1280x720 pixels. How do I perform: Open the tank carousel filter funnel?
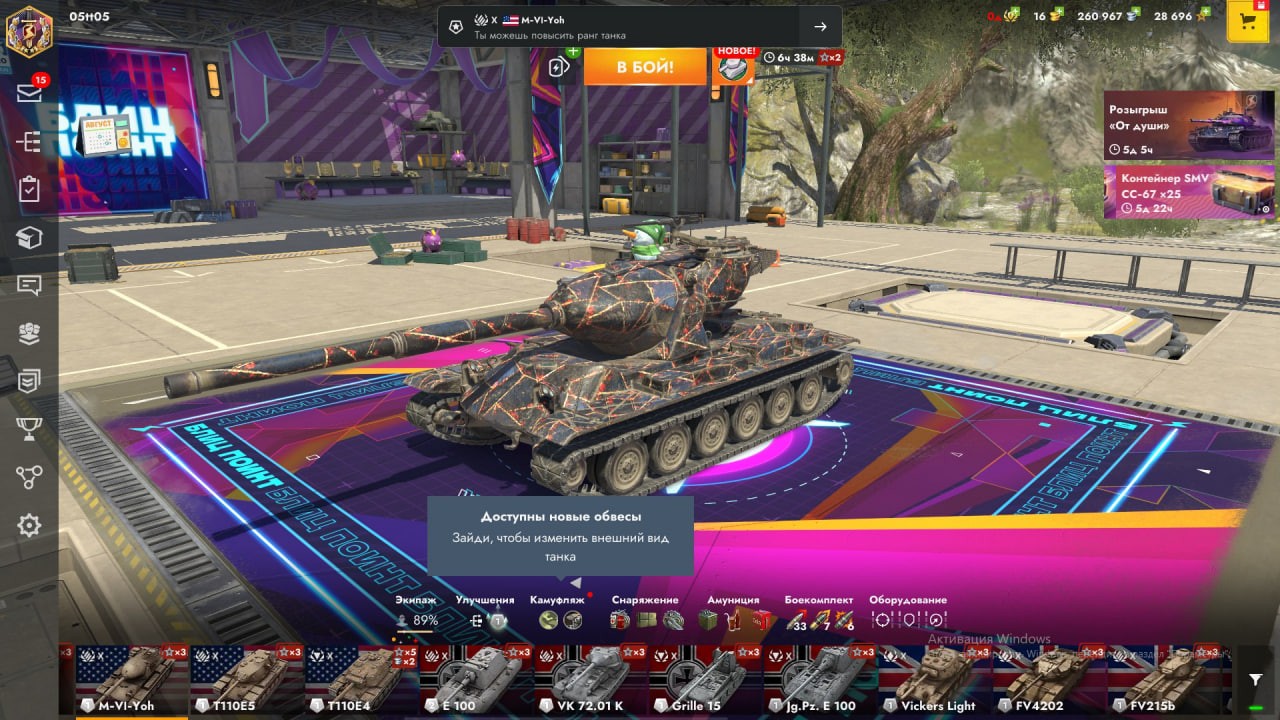[x=1256, y=680]
